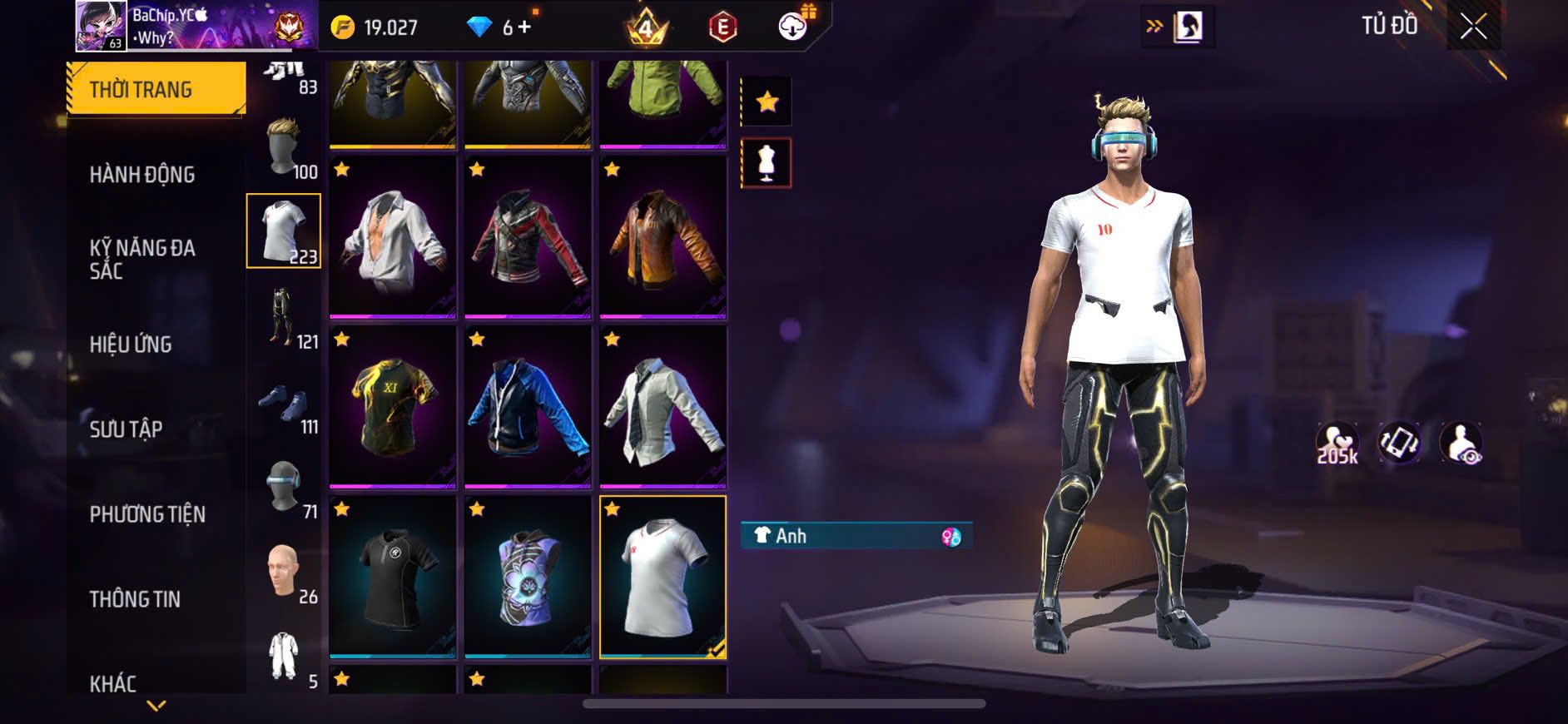Viewport: 1568px width, 724px height.
Task: Choose the blue hooded jacket
Action: coord(528,407)
